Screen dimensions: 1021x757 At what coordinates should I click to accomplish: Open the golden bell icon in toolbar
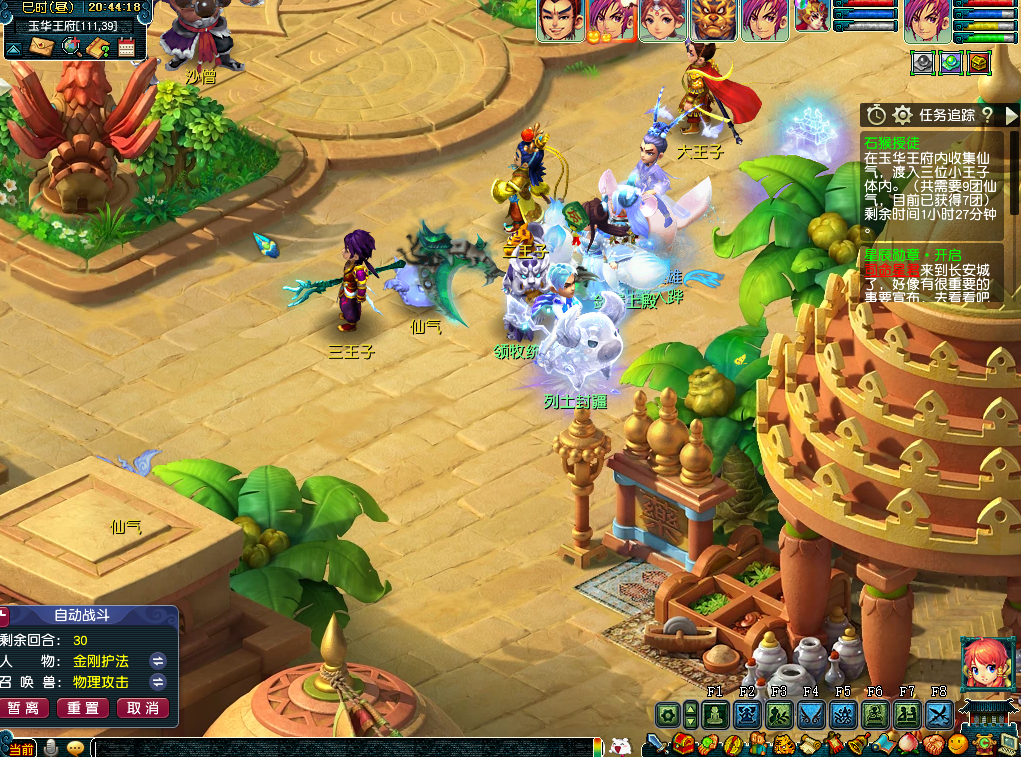click(x=858, y=744)
